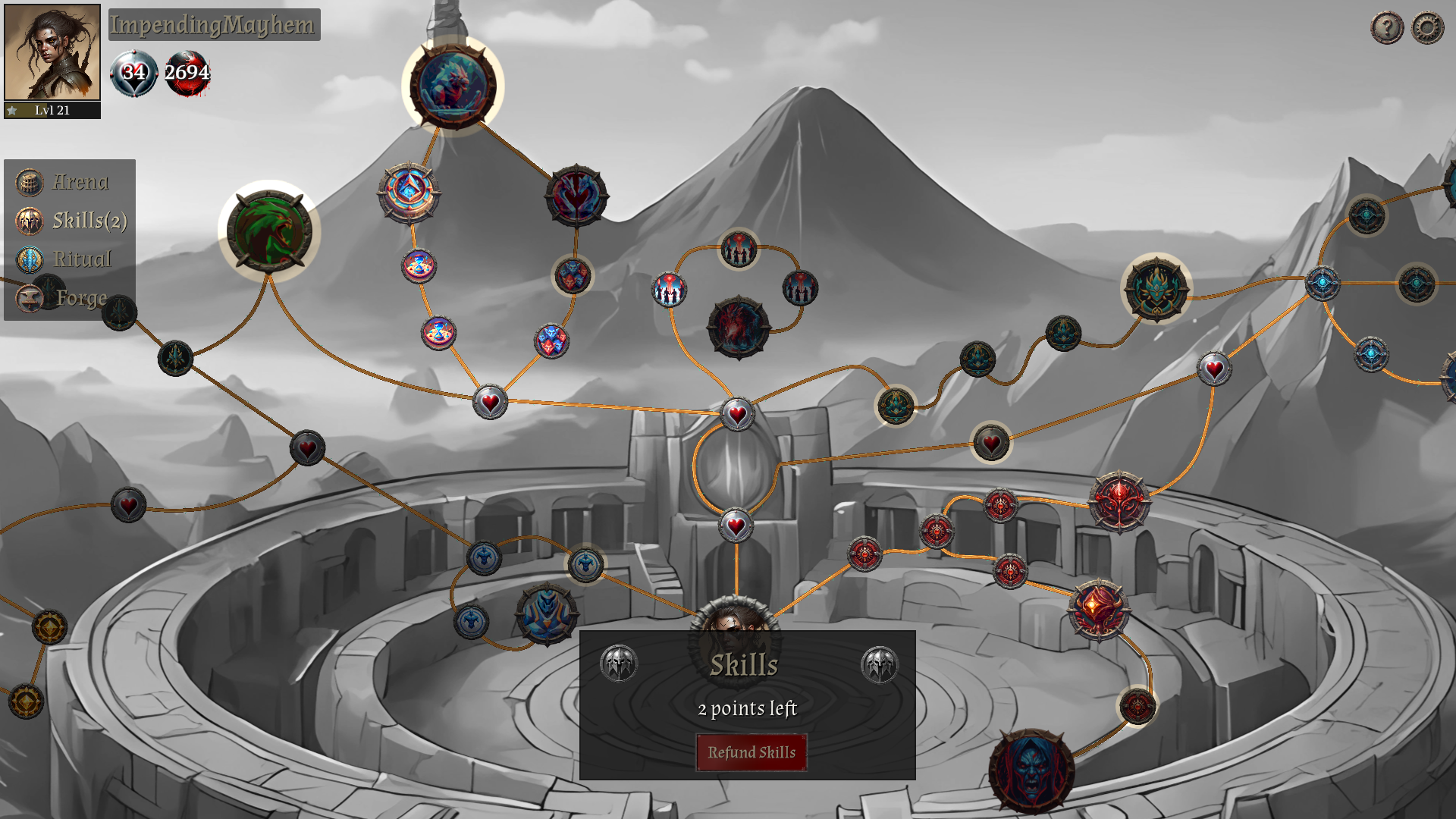Open the Ritual menu entry
This screenshot has width=1456, height=819.
(x=81, y=259)
